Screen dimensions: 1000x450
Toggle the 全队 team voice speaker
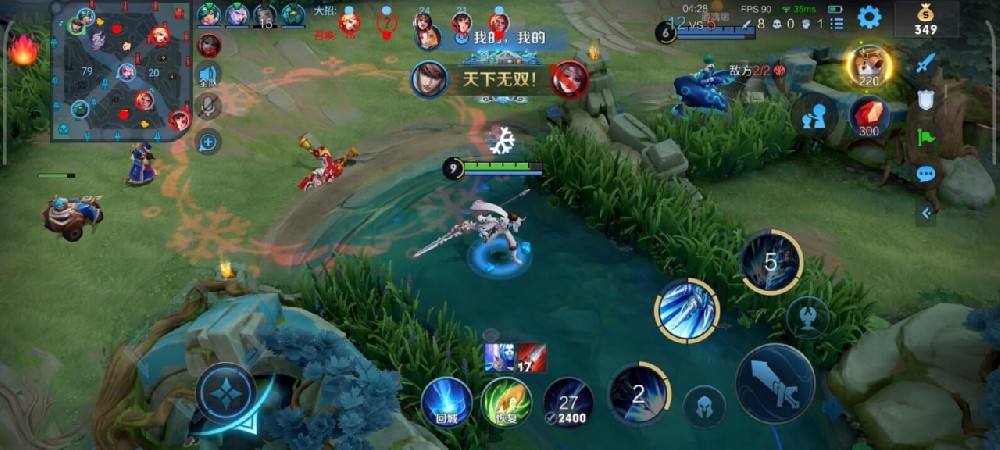coord(208,76)
